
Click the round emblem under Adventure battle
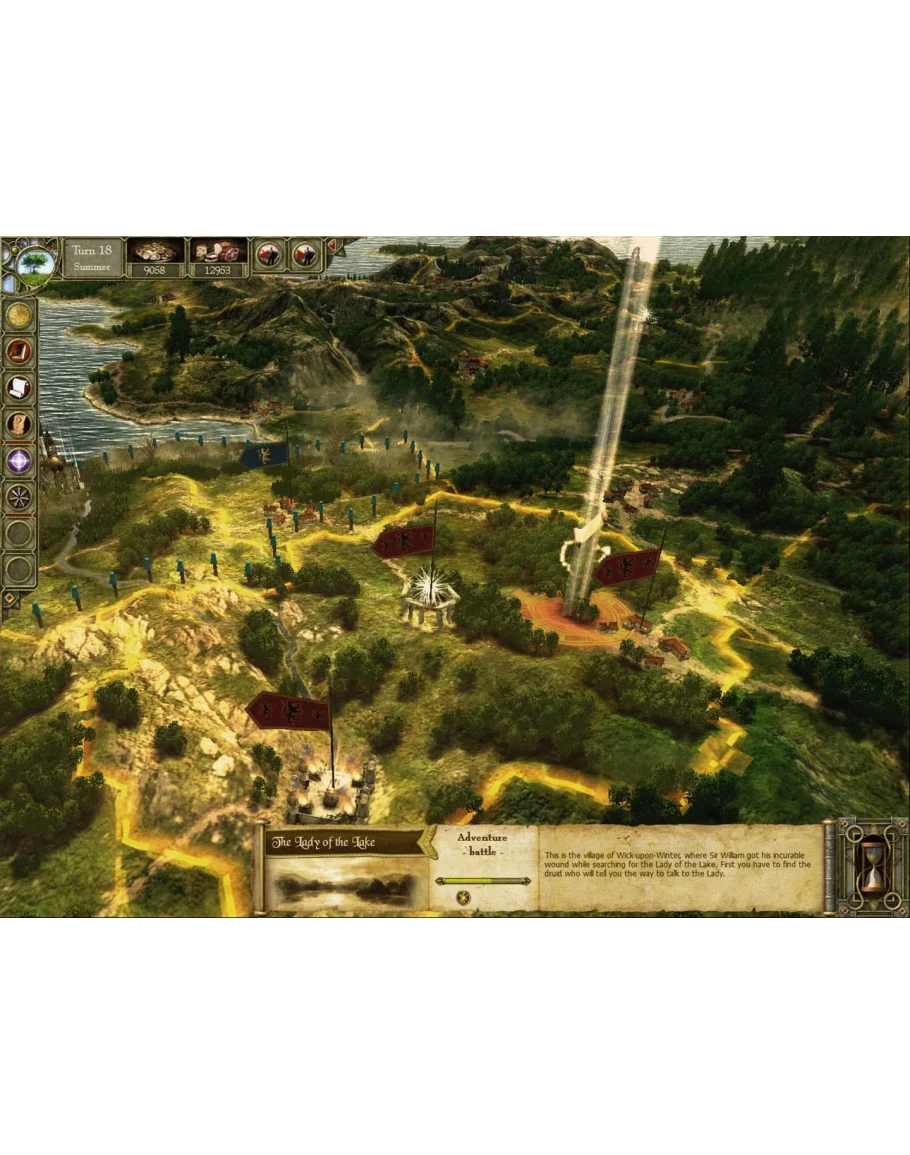(465, 896)
